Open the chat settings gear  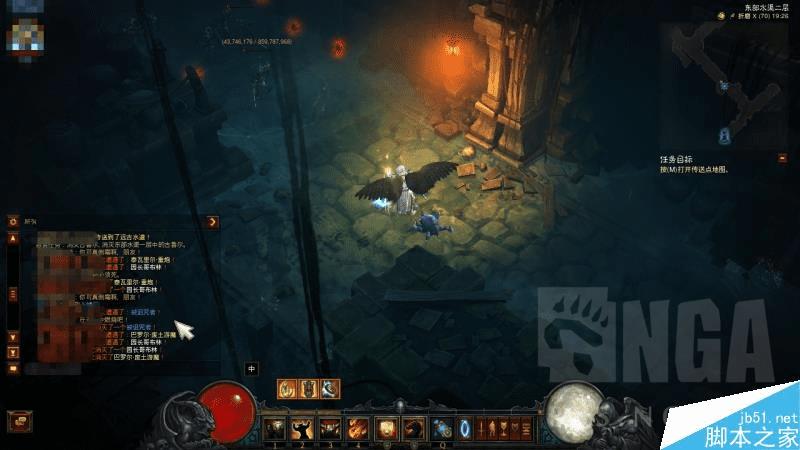click(x=13, y=222)
